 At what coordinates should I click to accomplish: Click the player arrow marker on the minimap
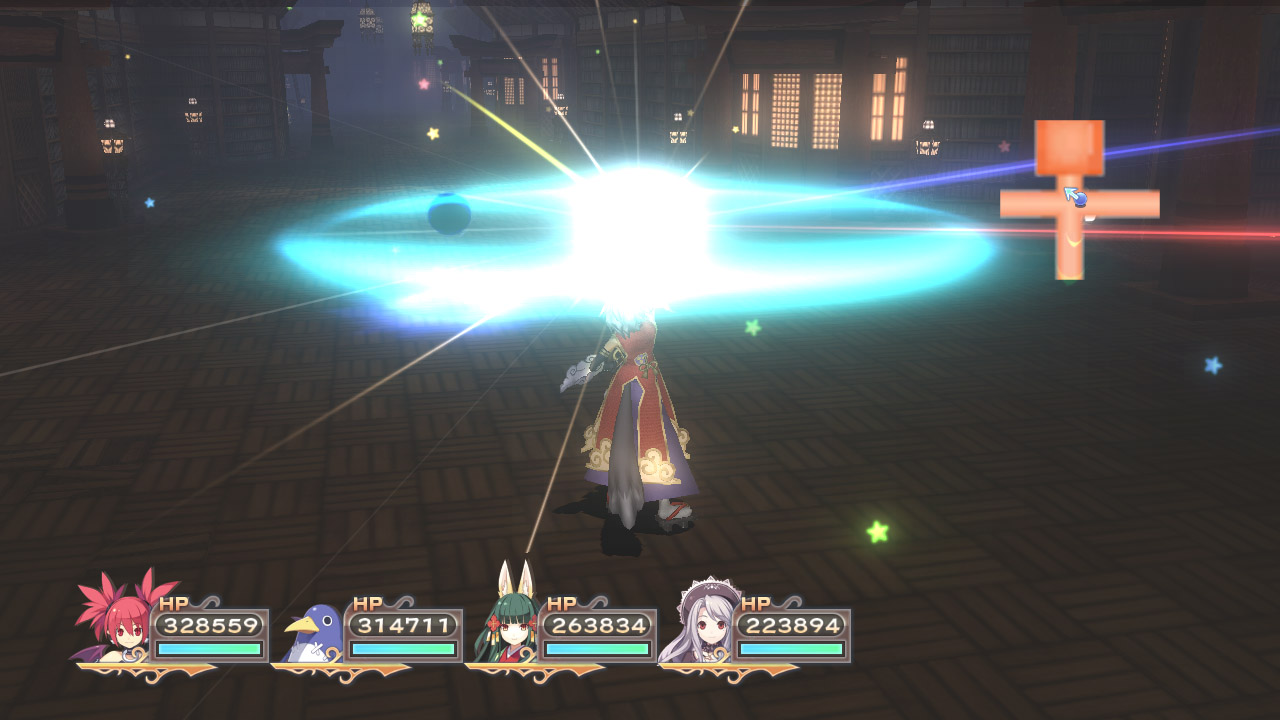1074,196
